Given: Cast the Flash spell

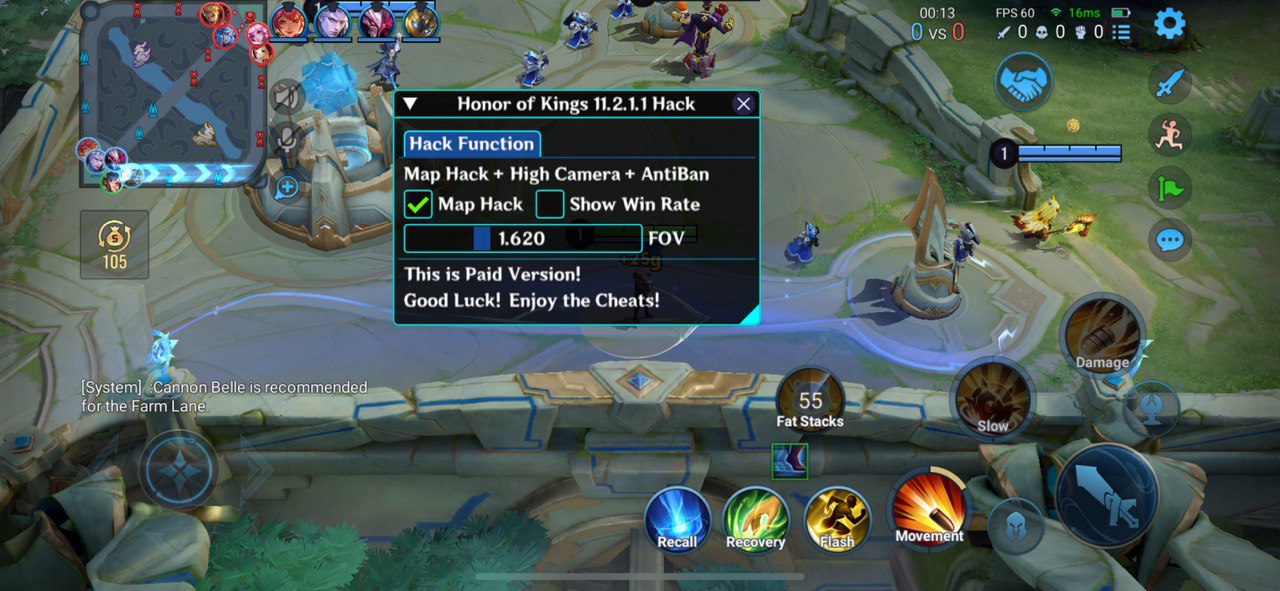Looking at the screenshot, I should 837,520.
